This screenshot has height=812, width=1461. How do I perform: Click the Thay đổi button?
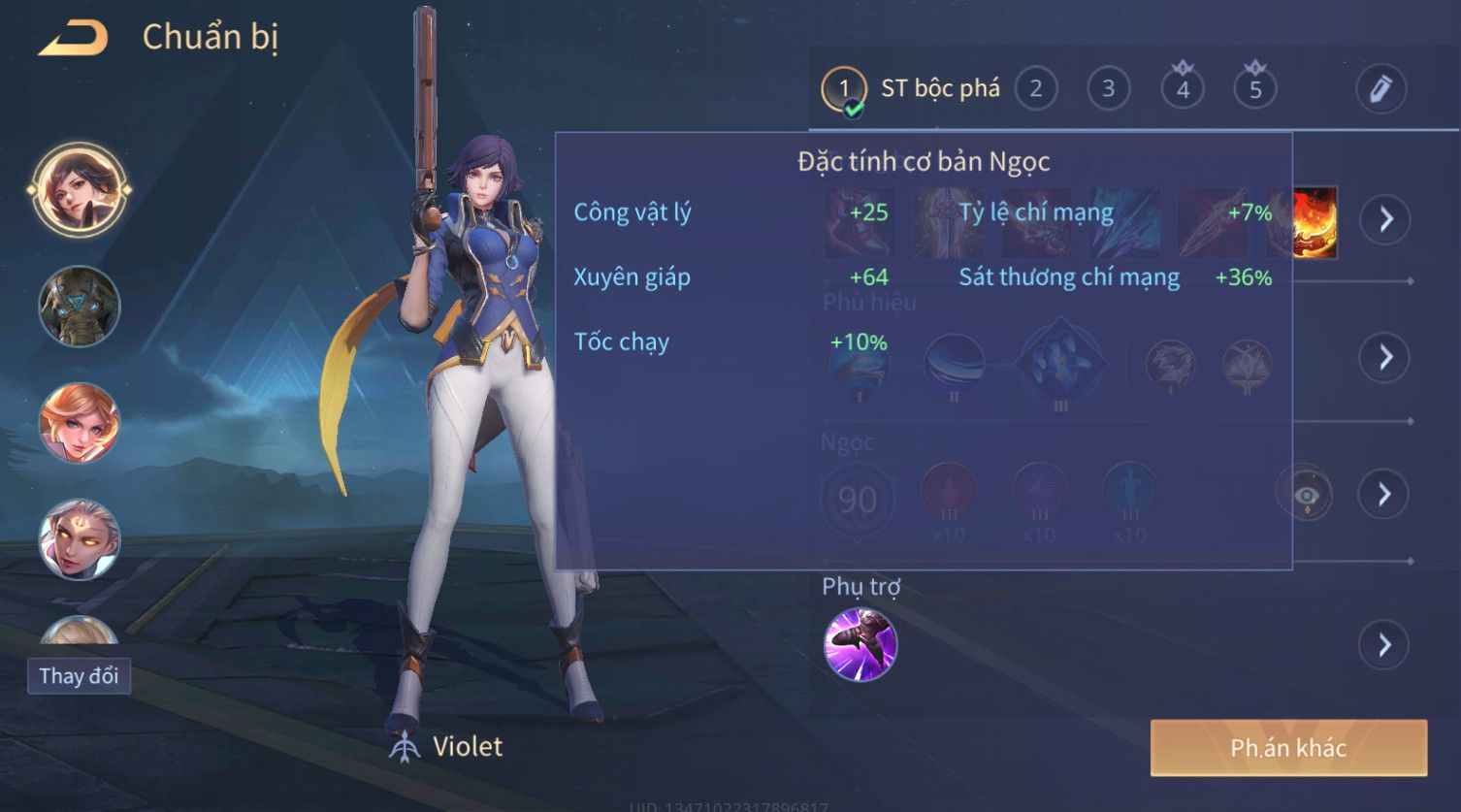coord(79,676)
